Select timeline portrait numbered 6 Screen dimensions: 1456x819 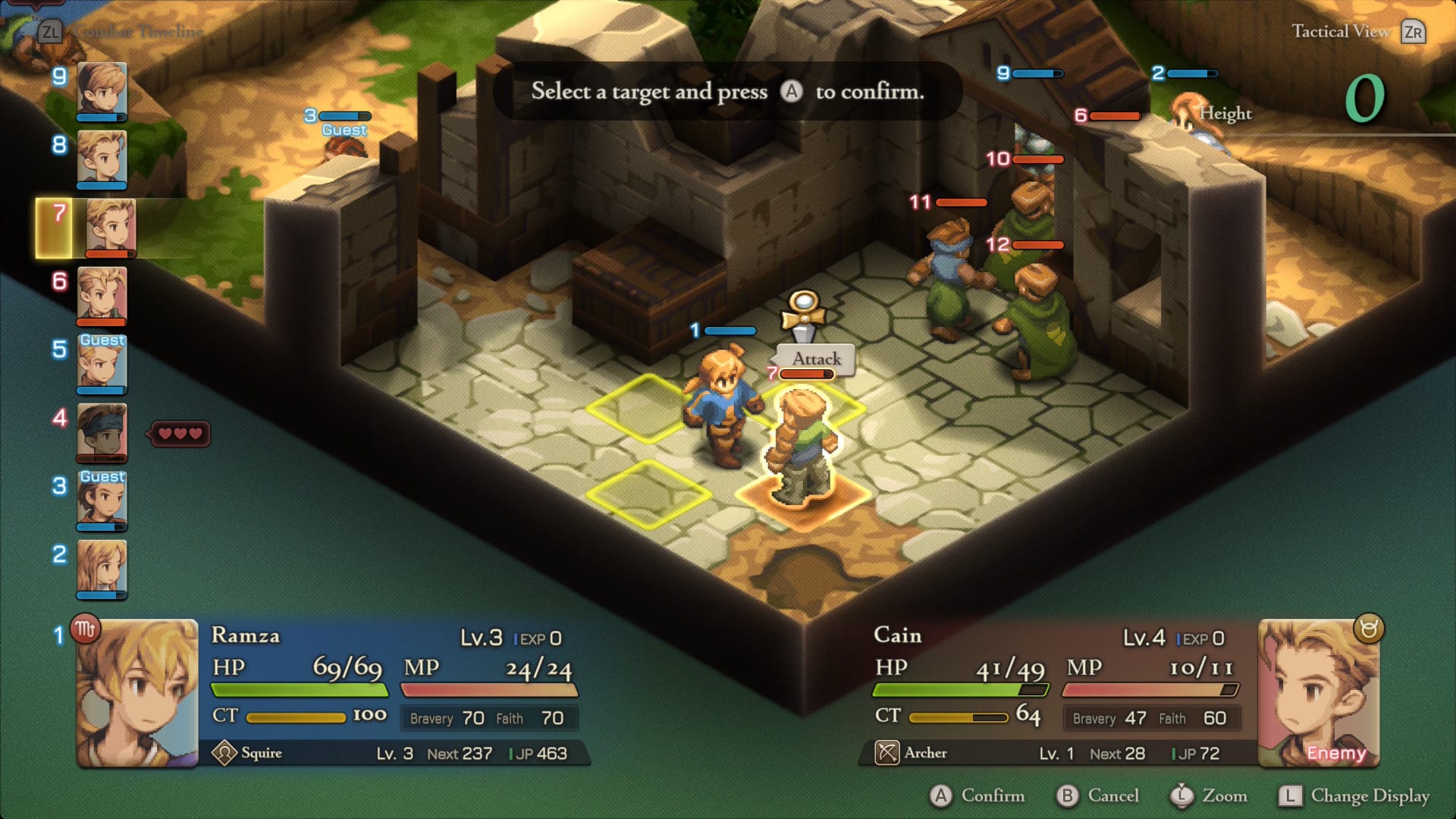[102, 296]
